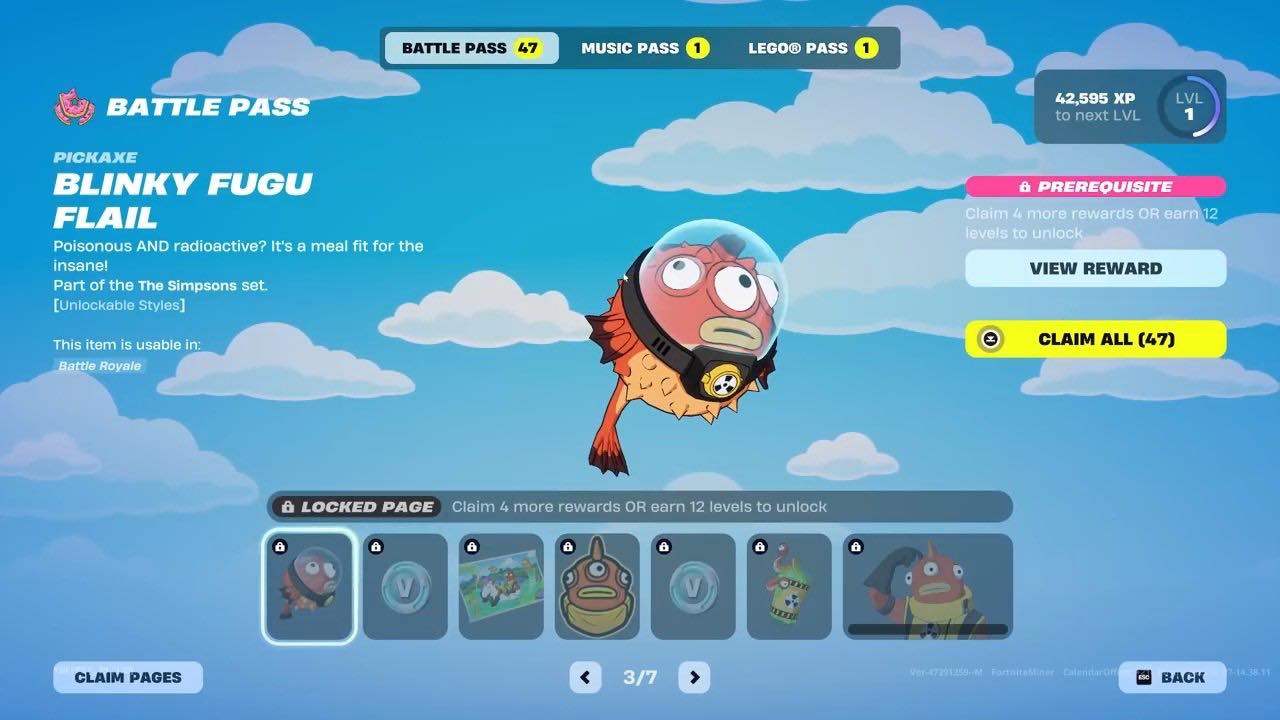Viewport: 1280px width, 720px height.
Task: Pick the one-eyed fish emoticon reward tile
Action: [x=597, y=586]
